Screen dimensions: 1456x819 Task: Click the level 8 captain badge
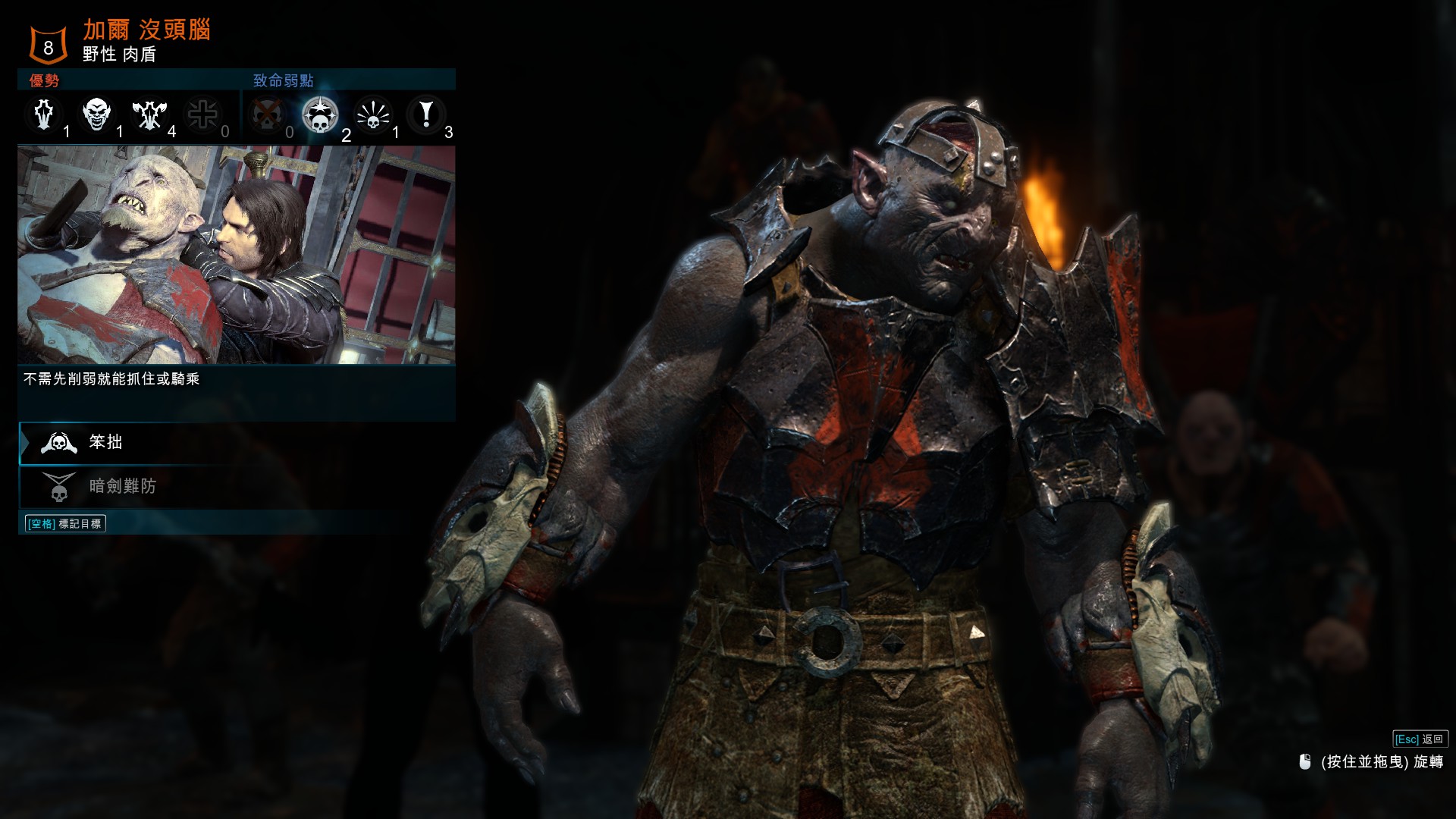pyautogui.click(x=48, y=46)
